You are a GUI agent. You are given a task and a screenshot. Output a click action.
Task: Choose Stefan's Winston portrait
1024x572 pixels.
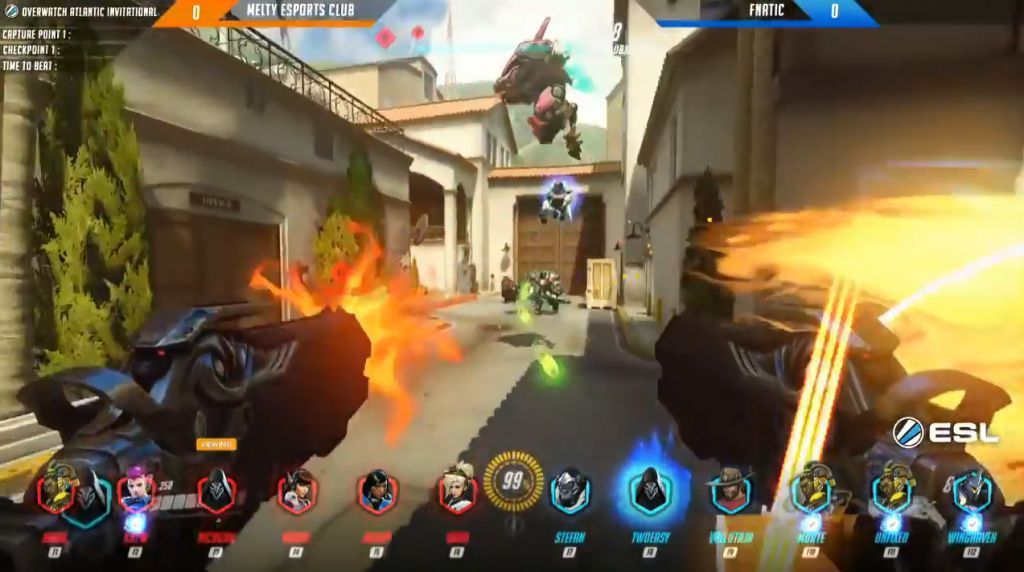pyautogui.click(x=570, y=492)
